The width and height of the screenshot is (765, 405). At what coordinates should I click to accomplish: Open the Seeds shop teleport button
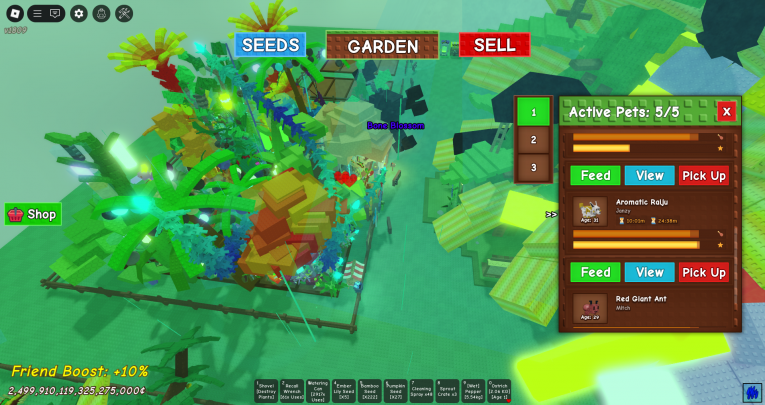pyautogui.click(x=271, y=45)
